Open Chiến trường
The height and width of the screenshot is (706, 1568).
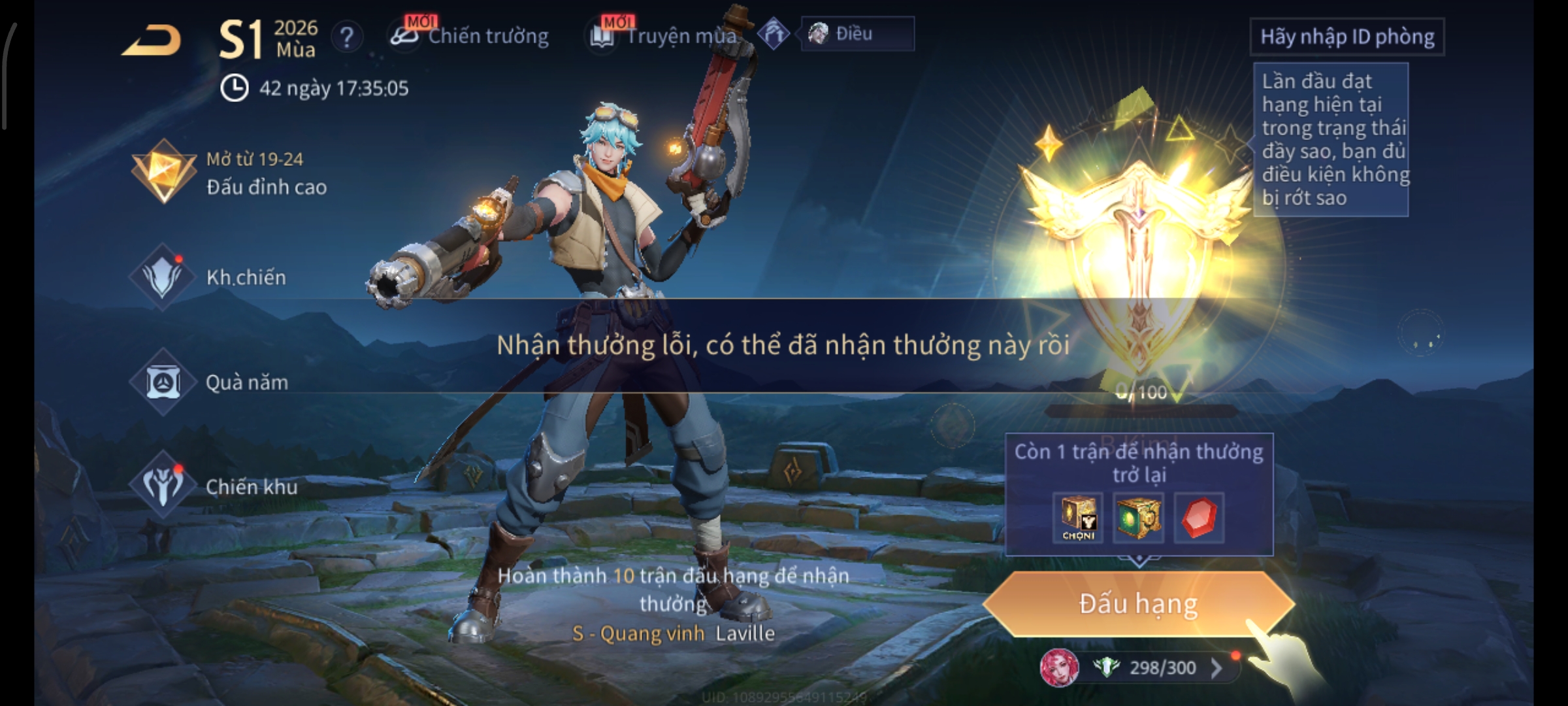pyautogui.click(x=470, y=36)
